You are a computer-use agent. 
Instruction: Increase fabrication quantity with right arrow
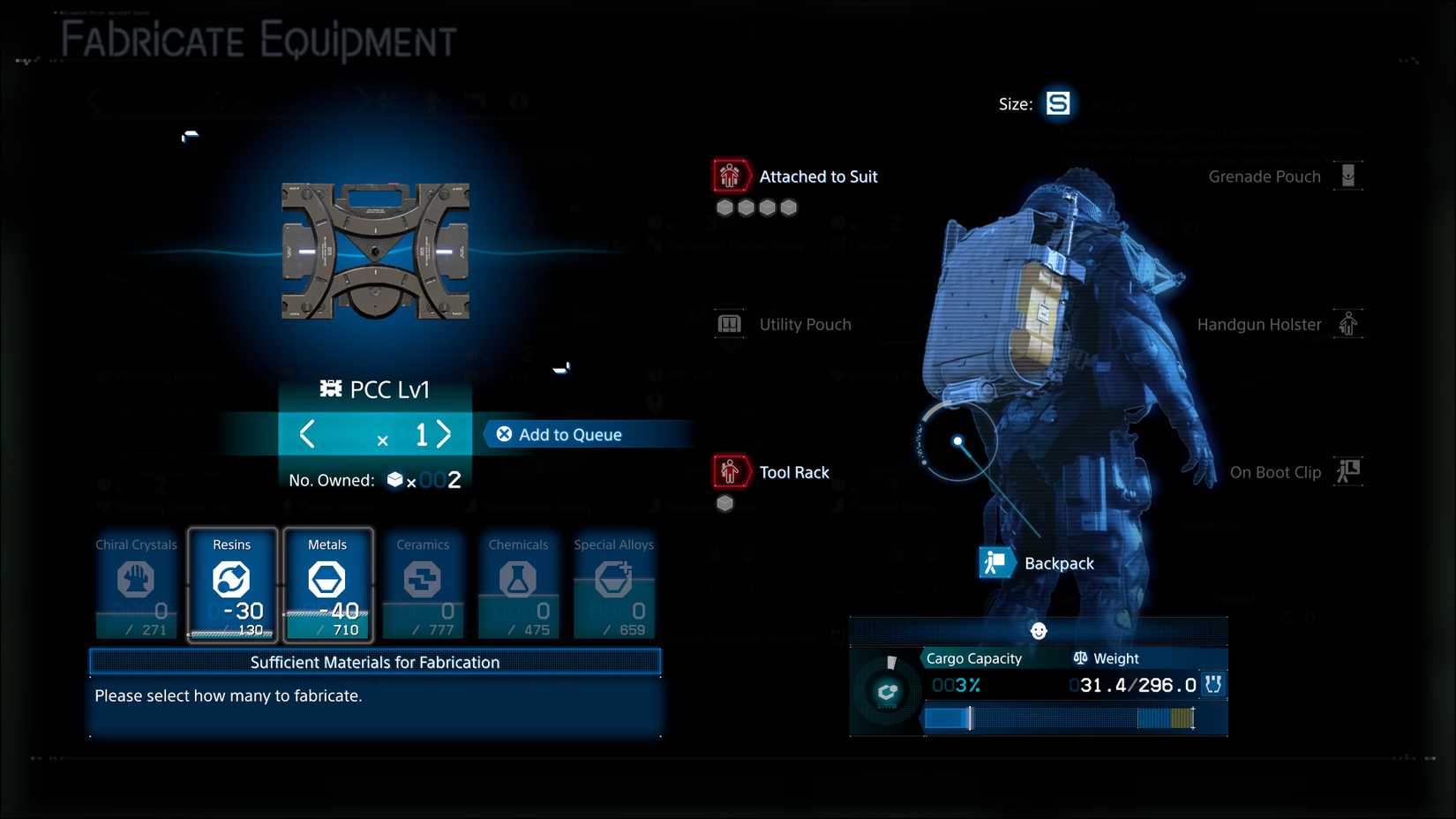[445, 434]
